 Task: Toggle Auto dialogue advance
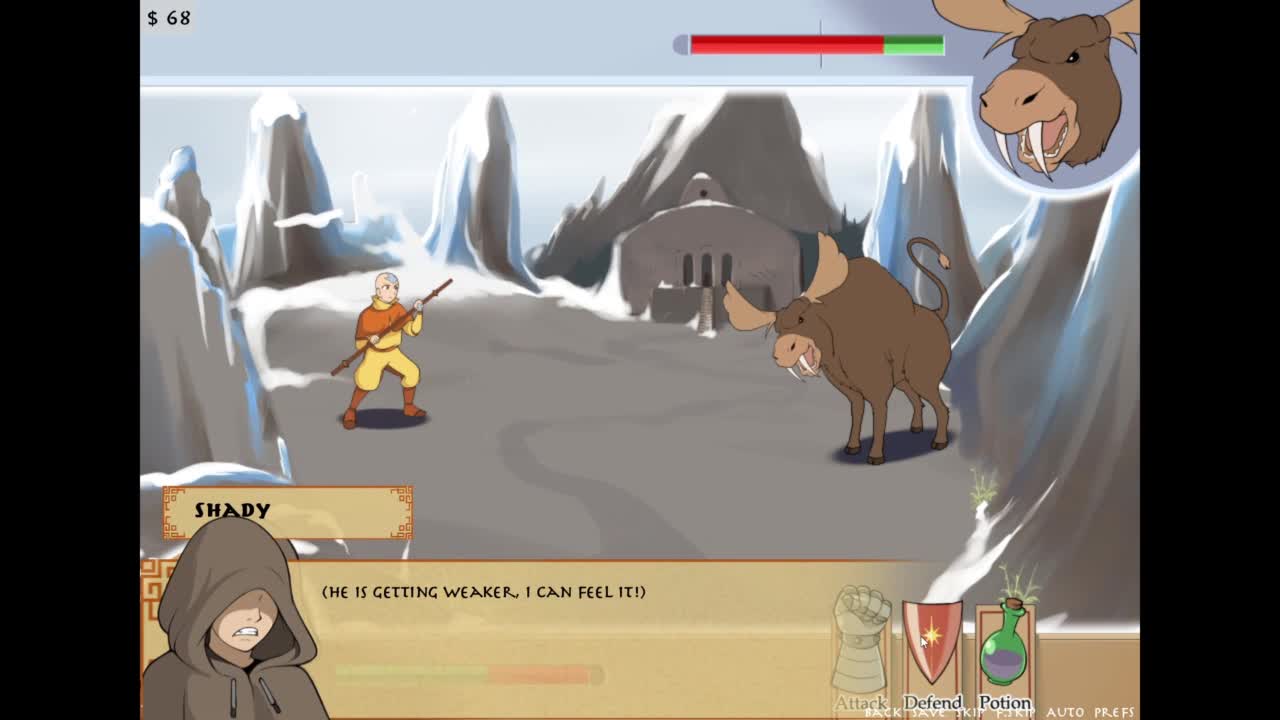[1066, 713]
